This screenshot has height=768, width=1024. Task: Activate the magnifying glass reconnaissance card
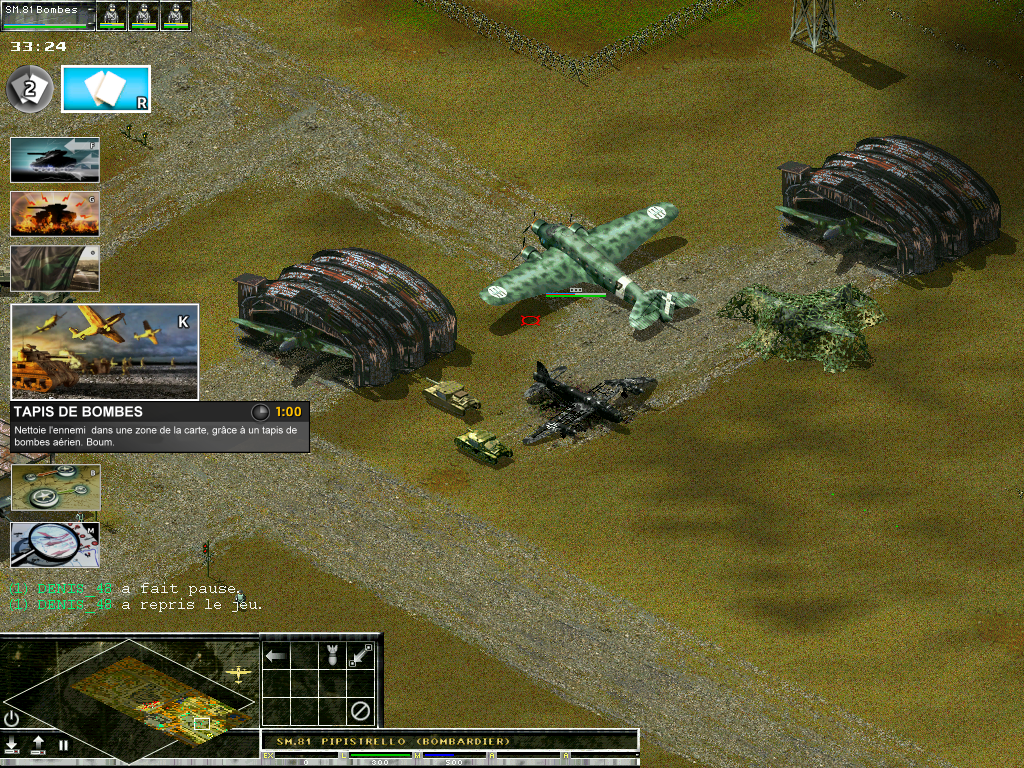pos(55,544)
